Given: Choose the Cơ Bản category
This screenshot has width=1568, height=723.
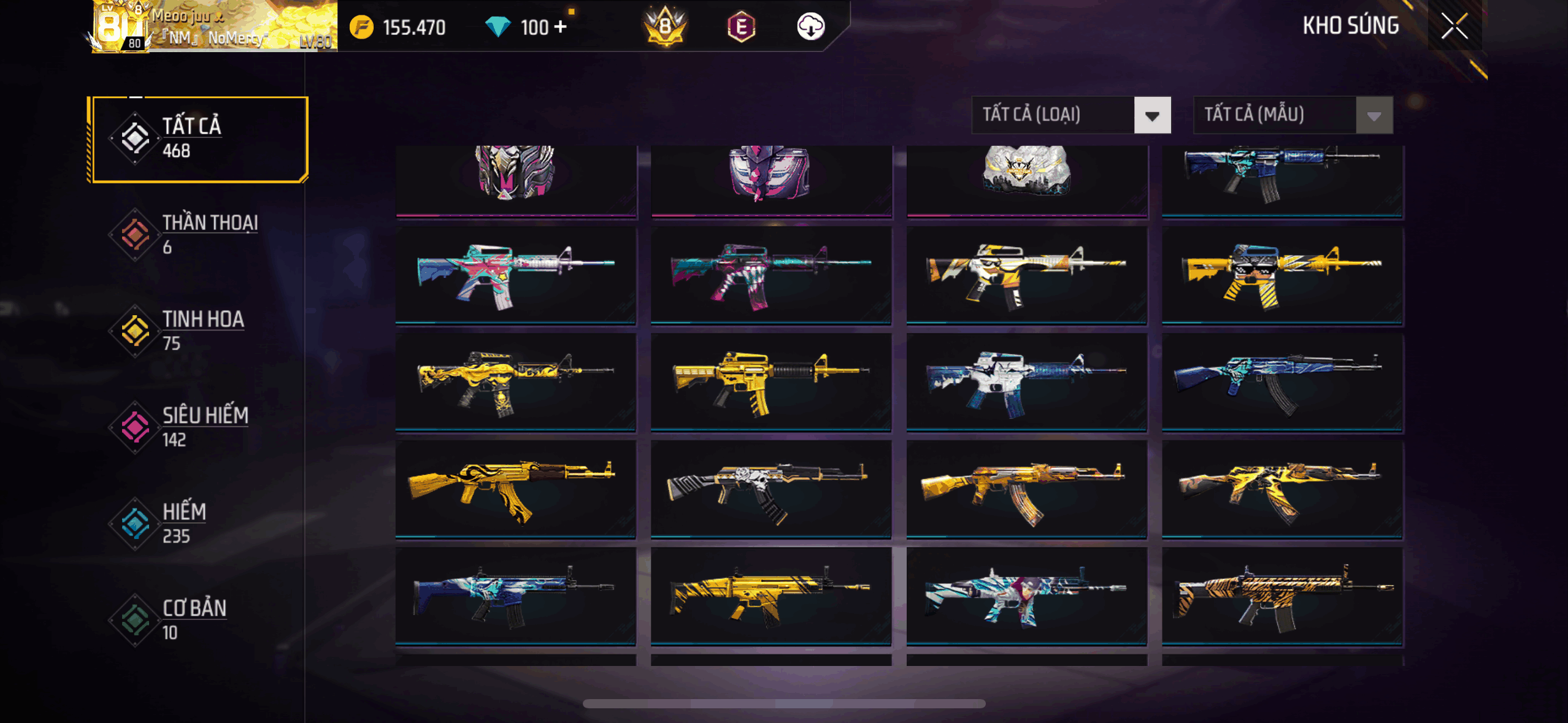Looking at the screenshot, I should coord(198,619).
